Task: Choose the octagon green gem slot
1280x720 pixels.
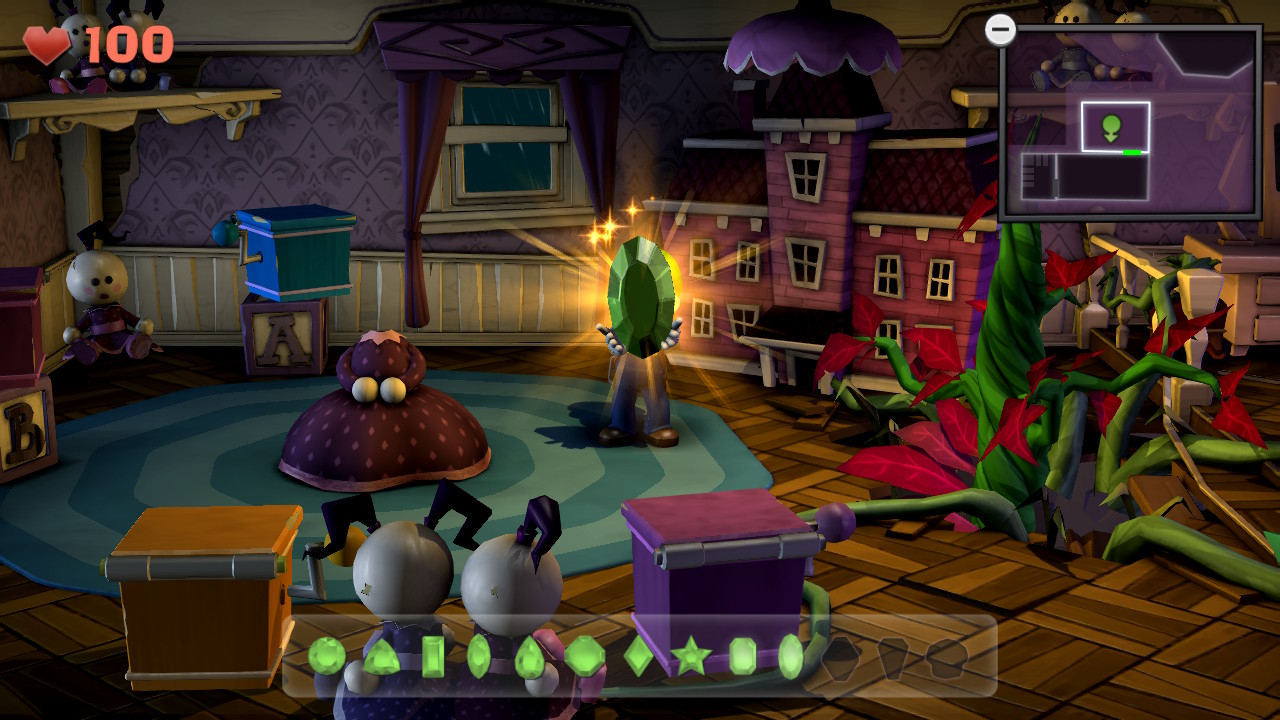Action: (x=585, y=657)
